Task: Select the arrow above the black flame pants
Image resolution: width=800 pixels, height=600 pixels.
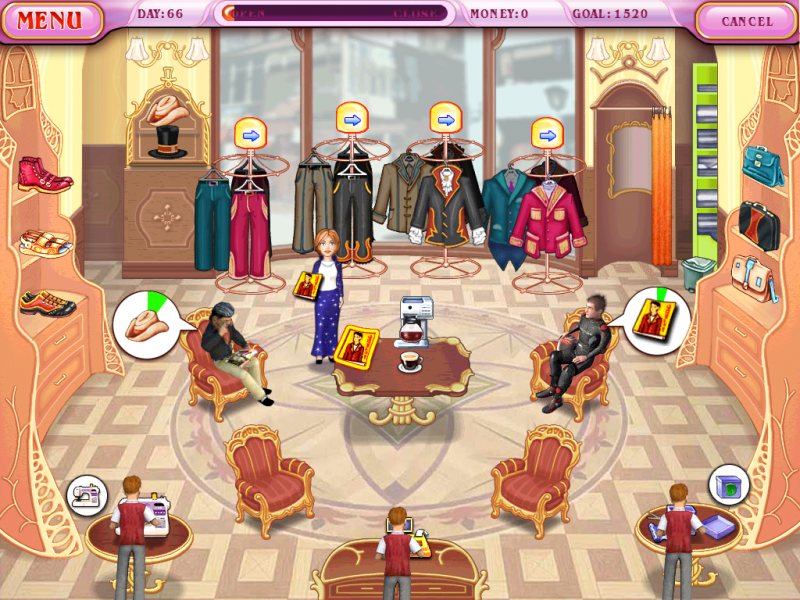Action: tap(351, 119)
